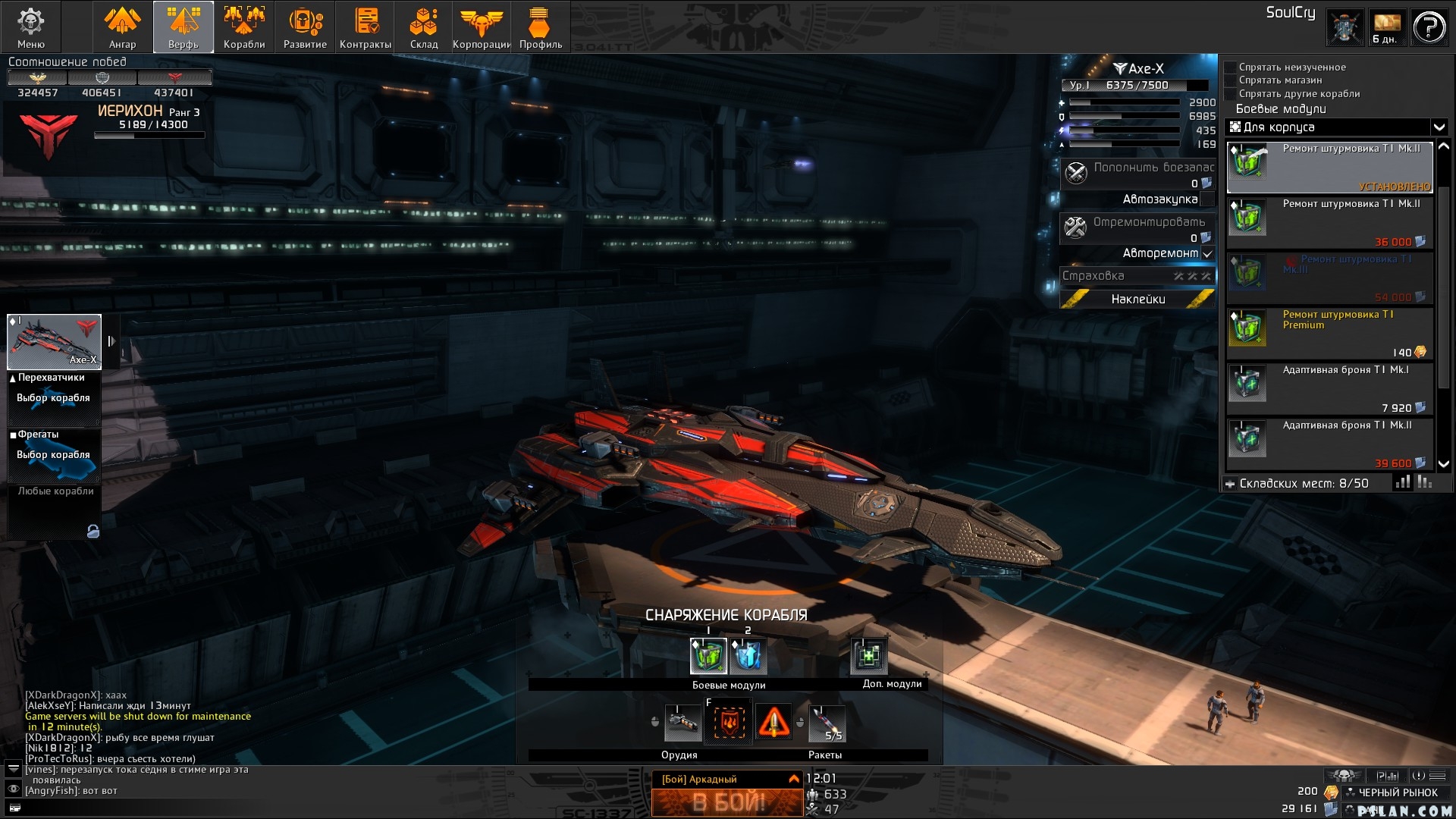Screen dimensions: 1456x819
Task: Toggle Спрятать неизученное checkbox
Action: pos(1231,67)
